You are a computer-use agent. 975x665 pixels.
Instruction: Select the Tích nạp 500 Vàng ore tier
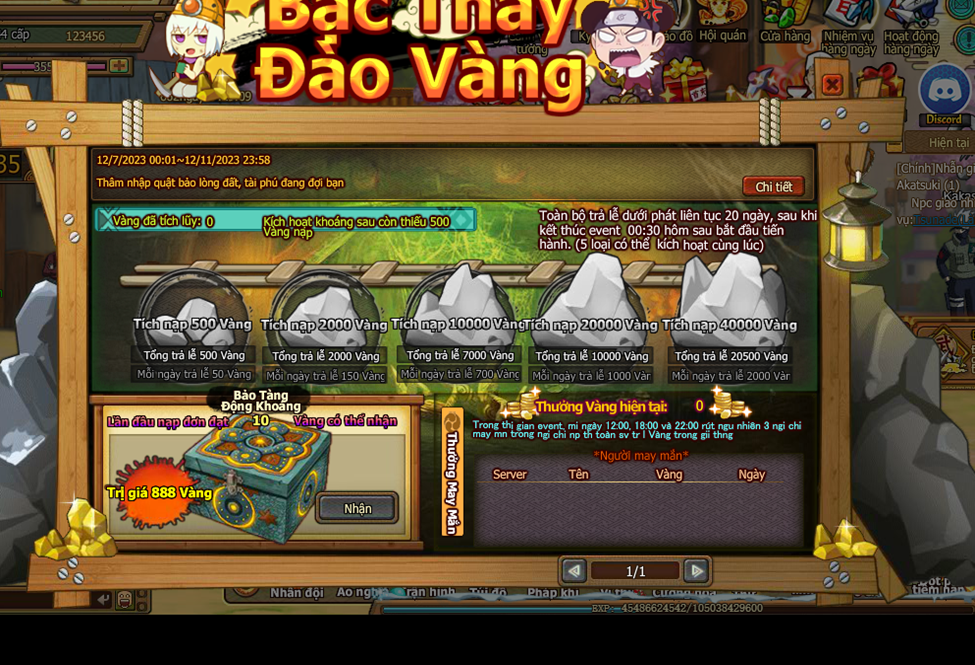click(193, 308)
